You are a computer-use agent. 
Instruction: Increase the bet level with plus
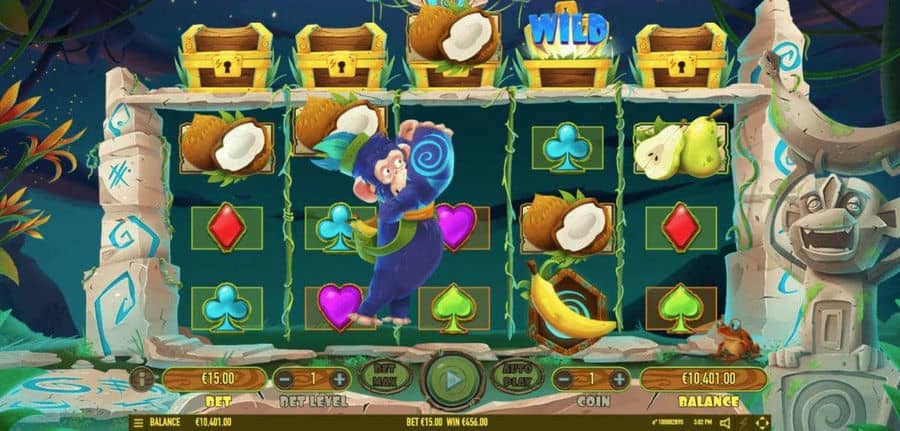339,379
